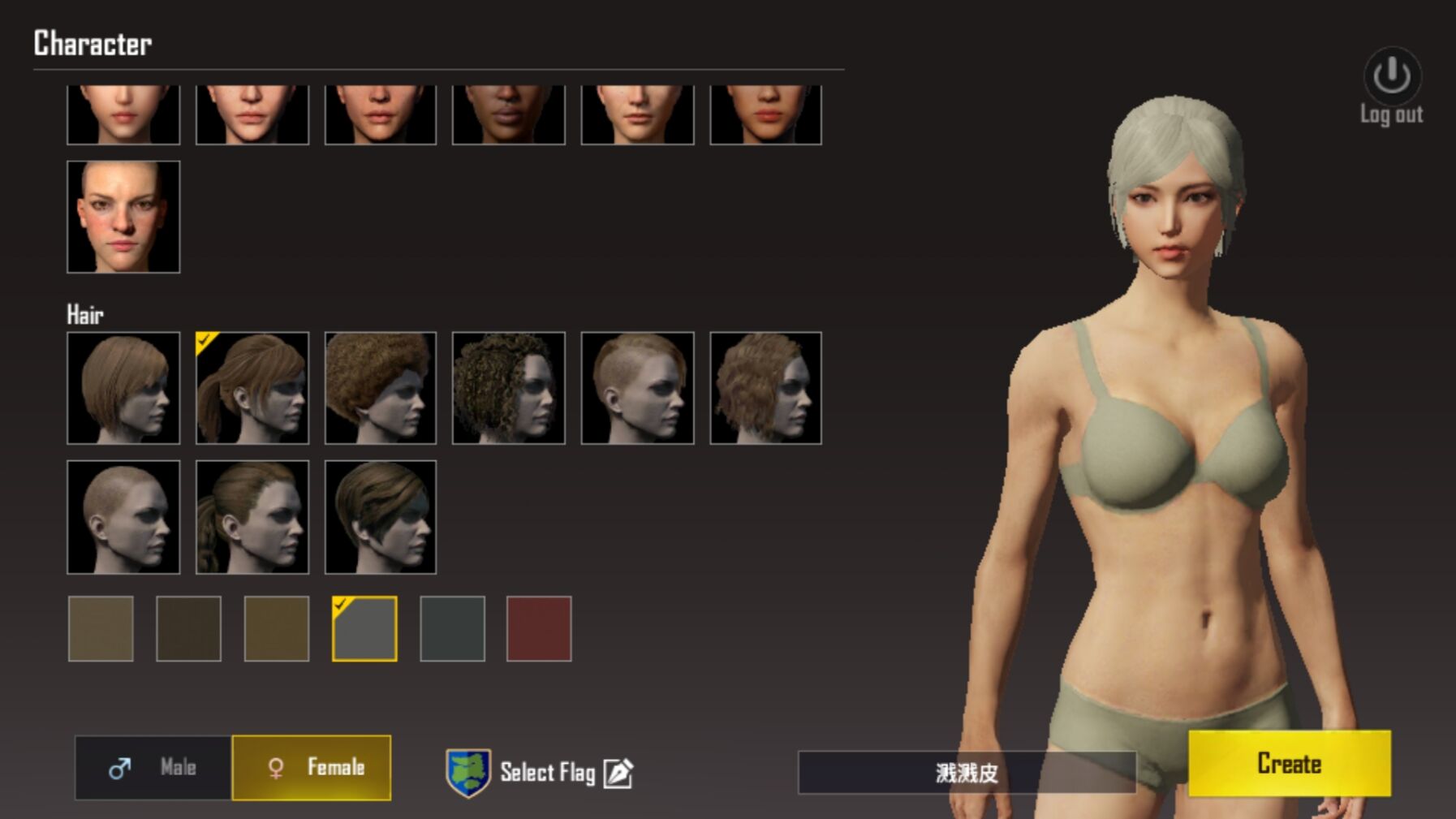Select the afro hairstyle thumbnail
The height and width of the screenshot is (819, 1456).
click(x=381, y=388)
